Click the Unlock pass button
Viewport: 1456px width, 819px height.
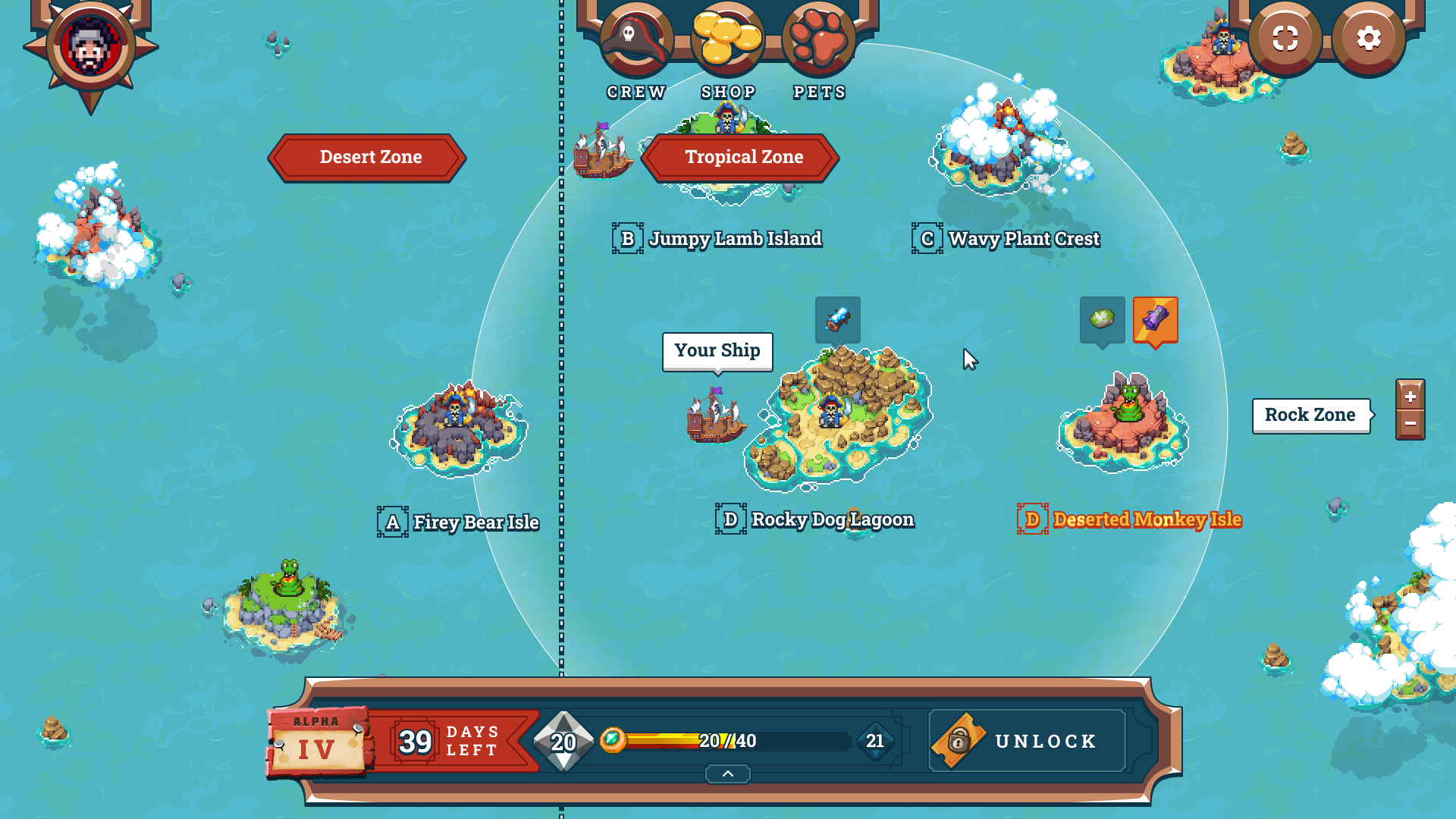(x=1027, y=741)
